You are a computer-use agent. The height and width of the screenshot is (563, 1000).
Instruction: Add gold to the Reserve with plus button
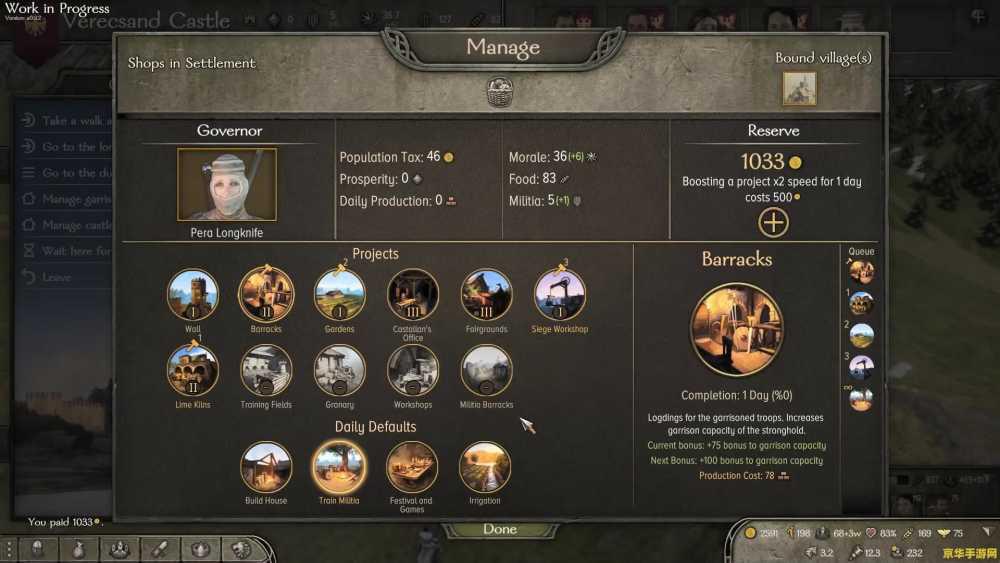(x=773, y=222)
